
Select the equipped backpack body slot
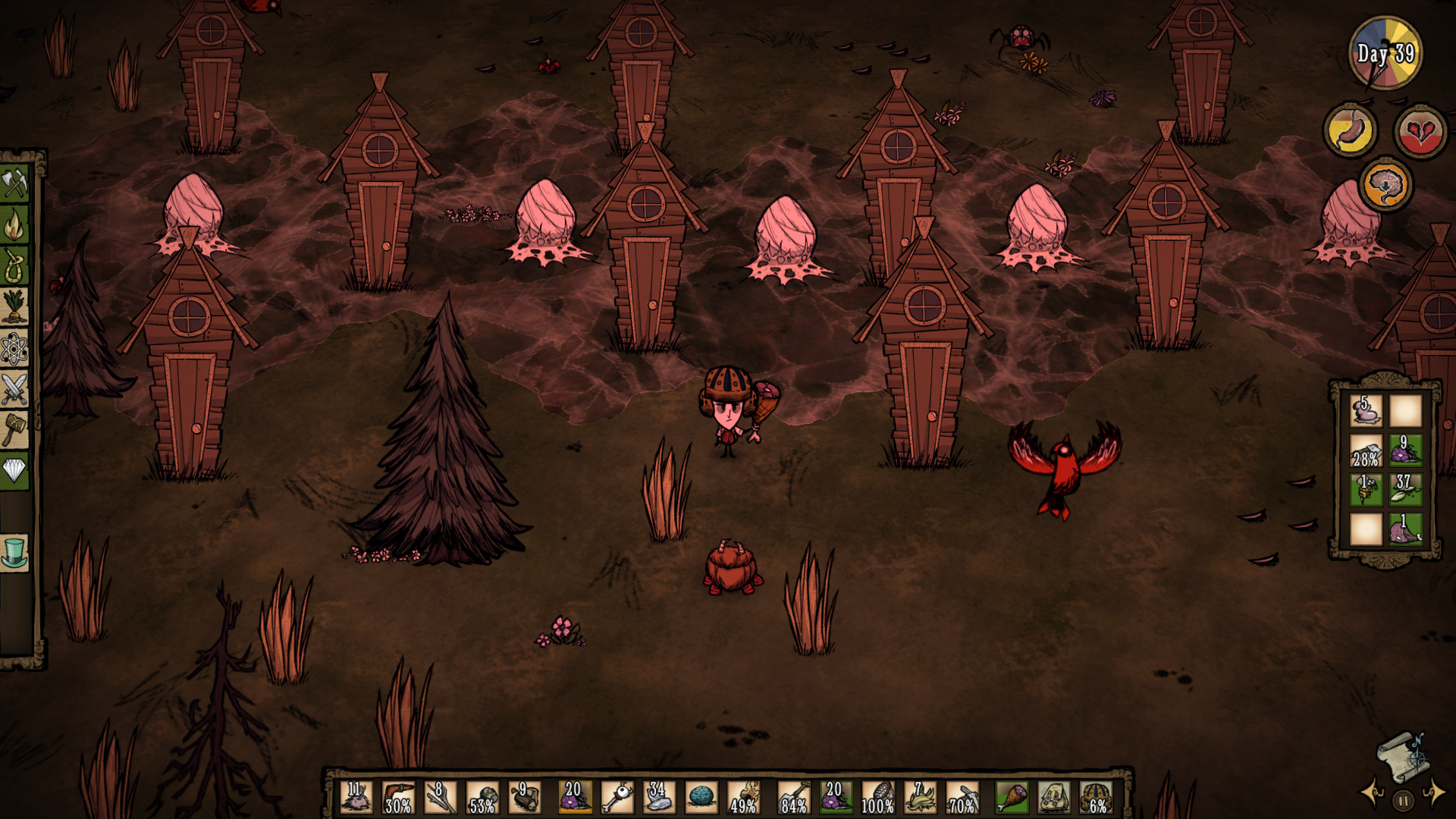(x=1053, y=798)
